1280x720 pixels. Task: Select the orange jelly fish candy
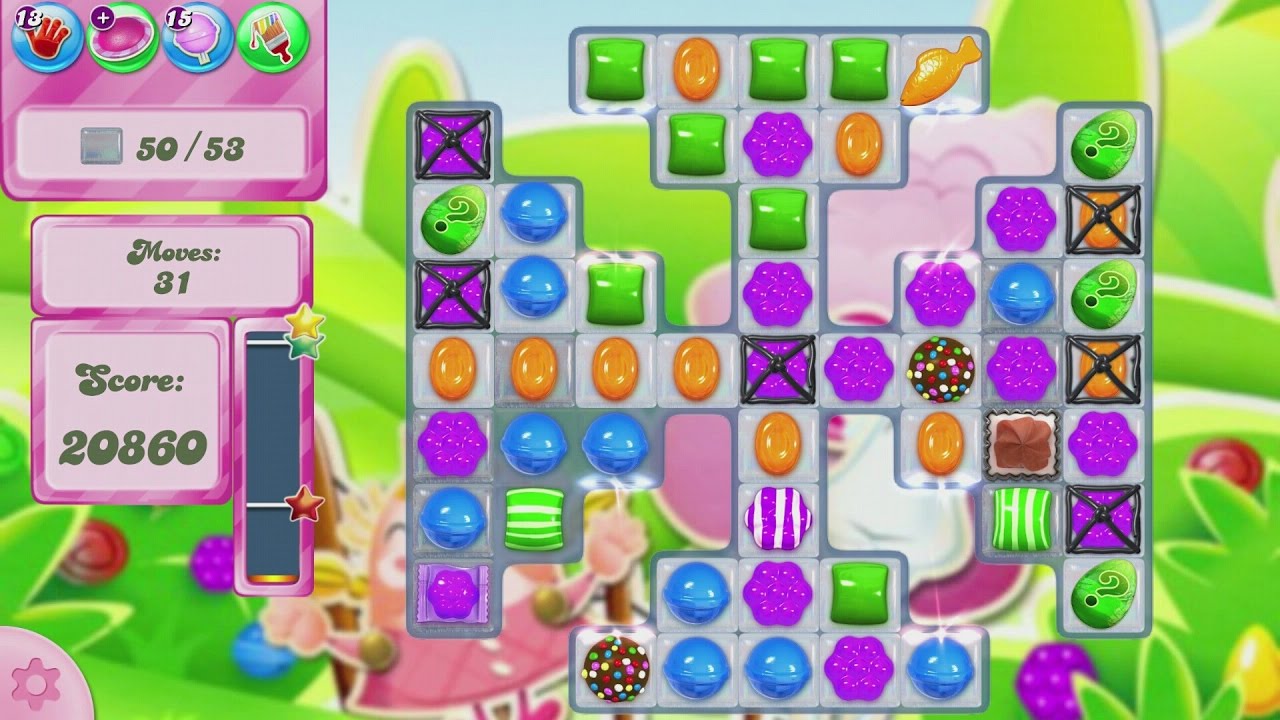tap(939, 70)
